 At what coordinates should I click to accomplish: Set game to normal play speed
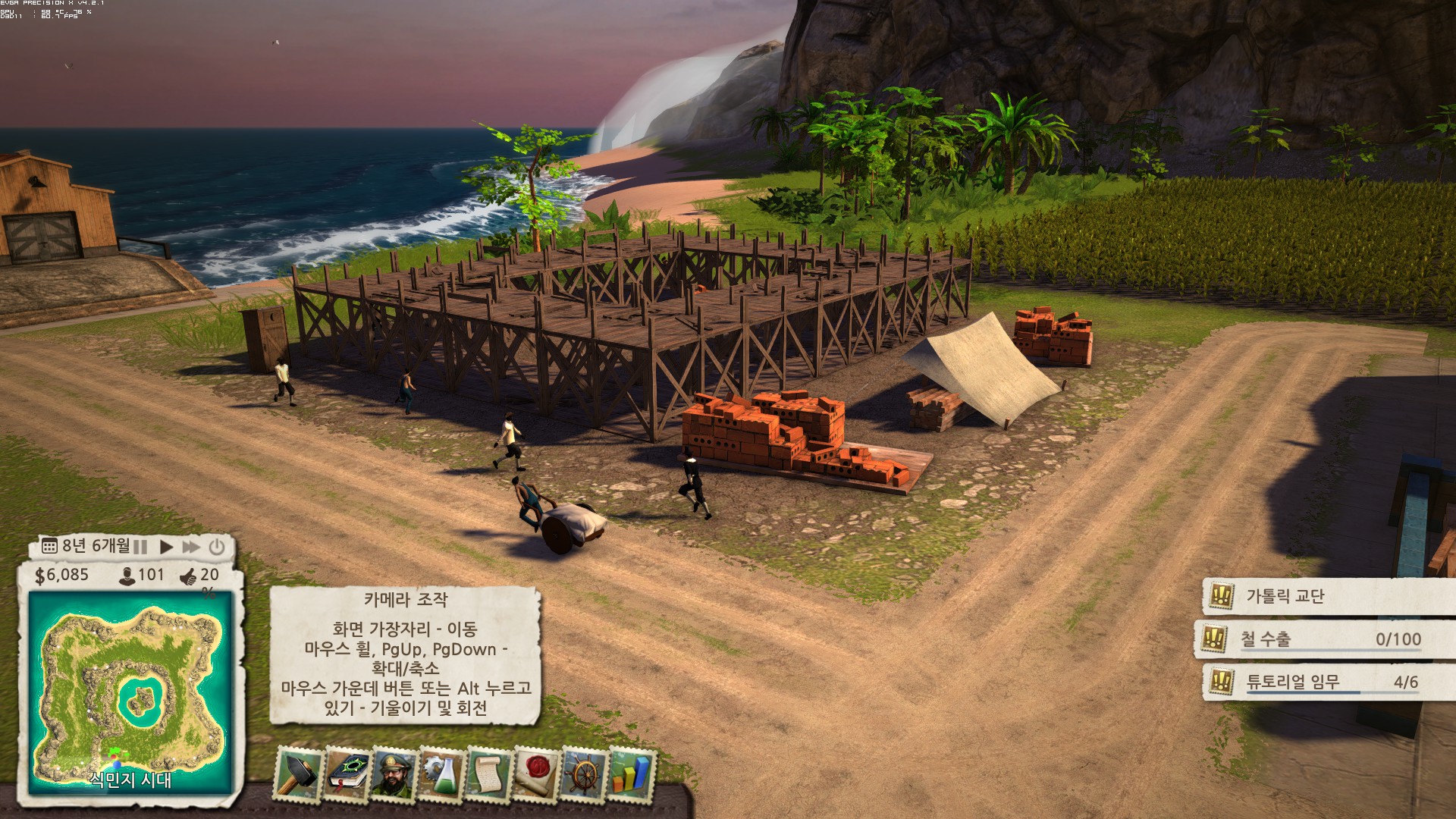166,547
